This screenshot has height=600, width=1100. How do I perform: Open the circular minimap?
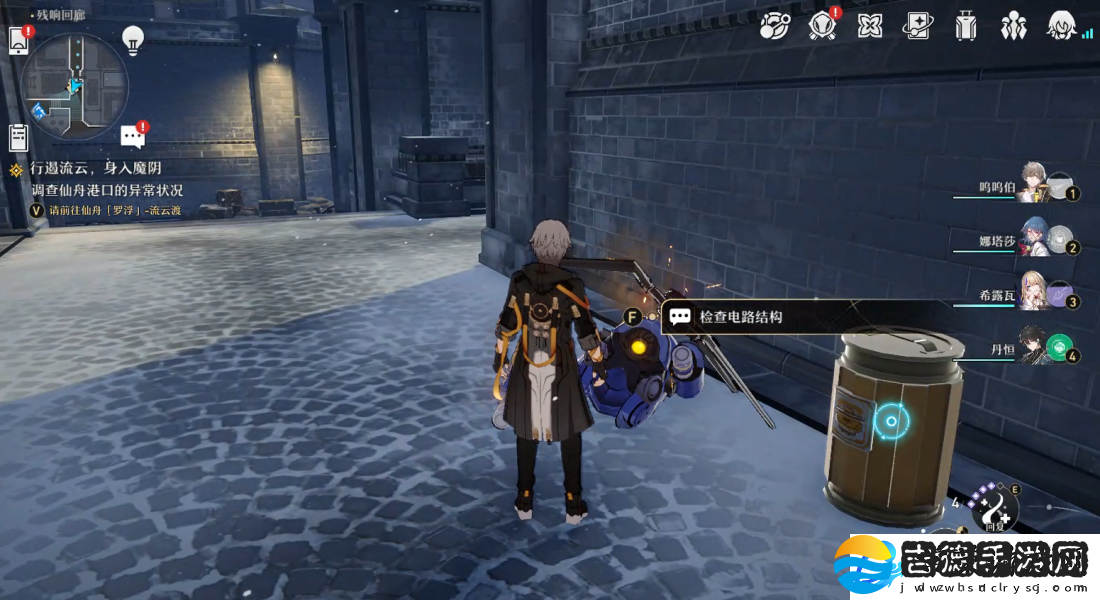pyautogui.click(x=74, y=86)
